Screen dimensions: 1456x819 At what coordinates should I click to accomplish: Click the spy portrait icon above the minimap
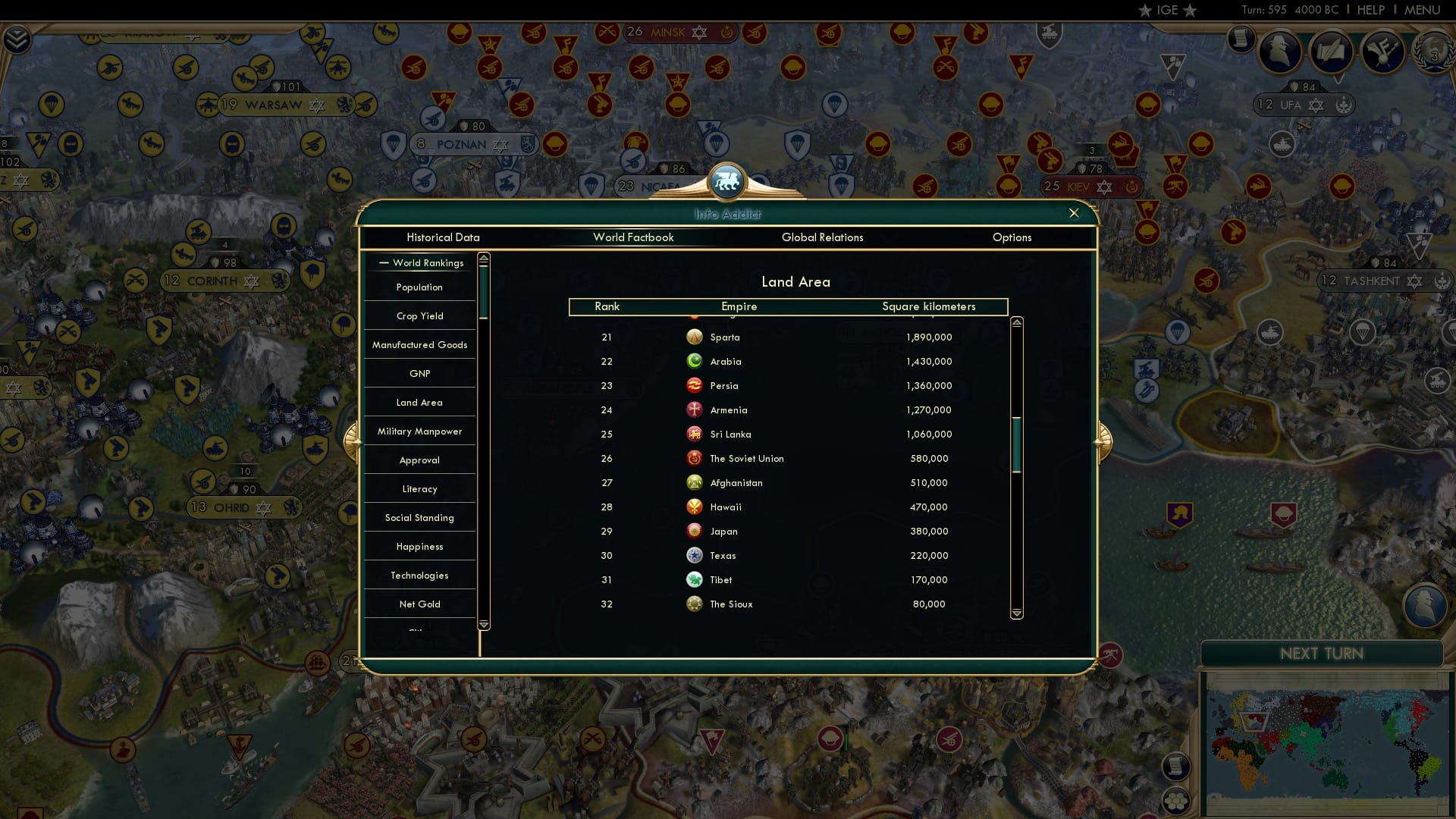(1426, 604)
